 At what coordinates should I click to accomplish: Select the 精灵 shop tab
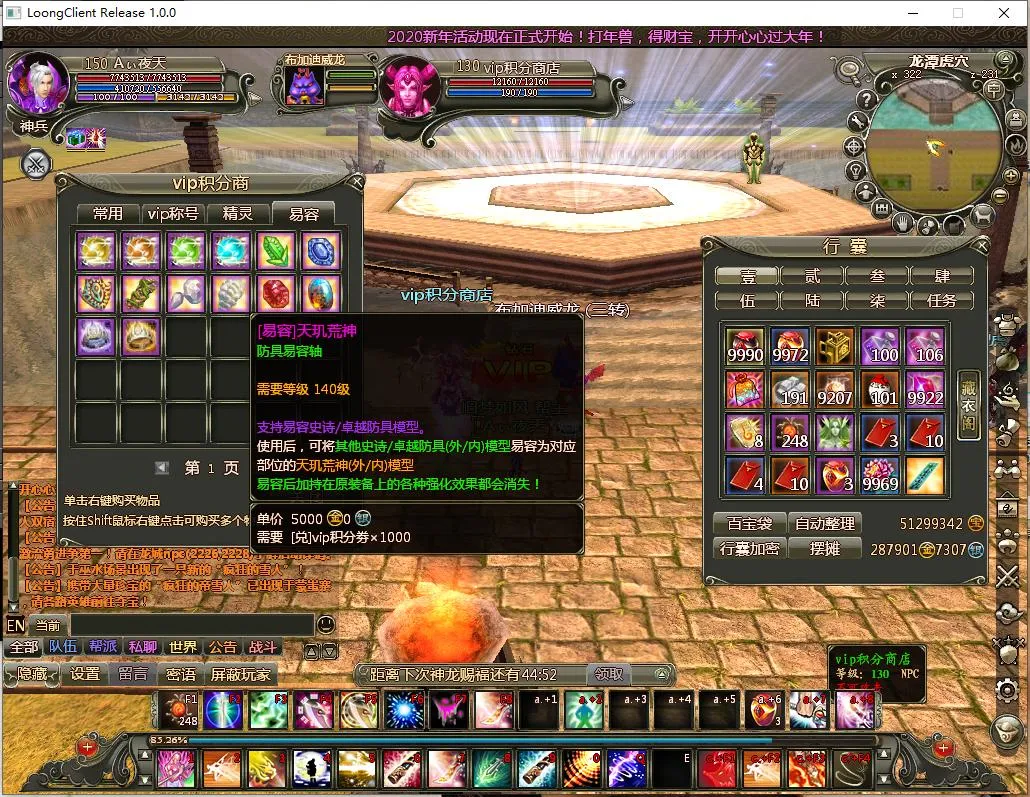tap(237, 214)
